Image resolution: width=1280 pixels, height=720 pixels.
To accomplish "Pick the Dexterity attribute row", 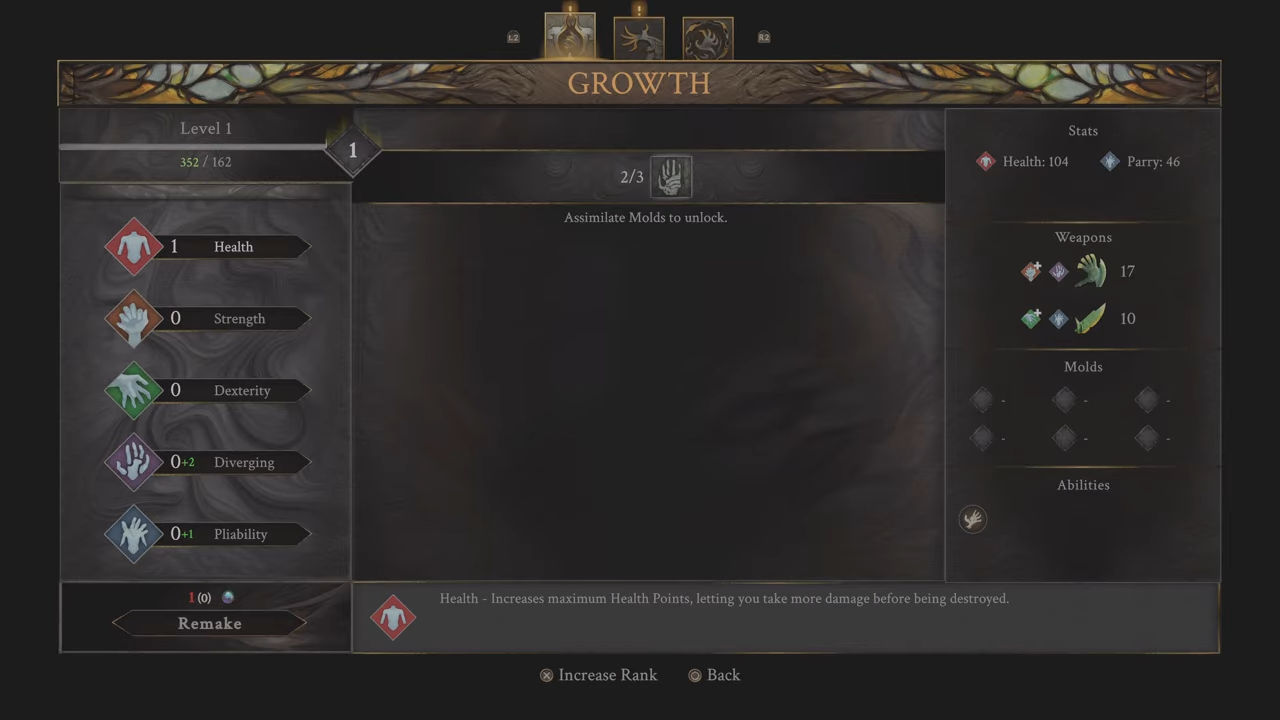I will point(210,391).
